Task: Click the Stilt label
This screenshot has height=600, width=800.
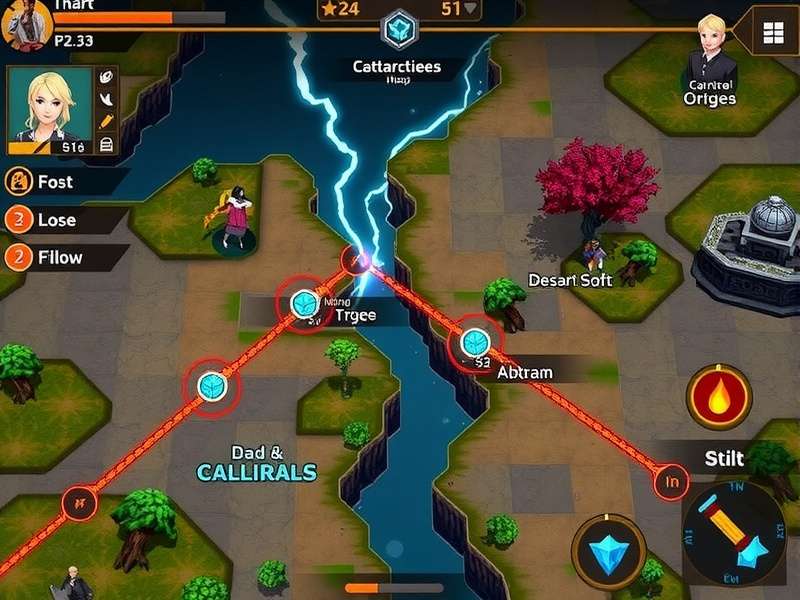Action: (724, 459)
